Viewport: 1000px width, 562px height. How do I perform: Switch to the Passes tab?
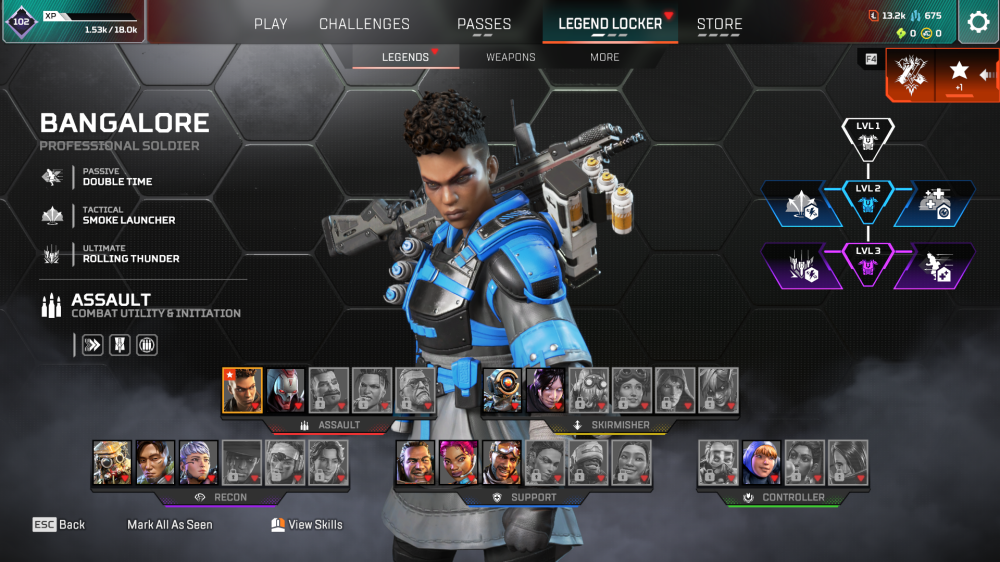point(484,24)
